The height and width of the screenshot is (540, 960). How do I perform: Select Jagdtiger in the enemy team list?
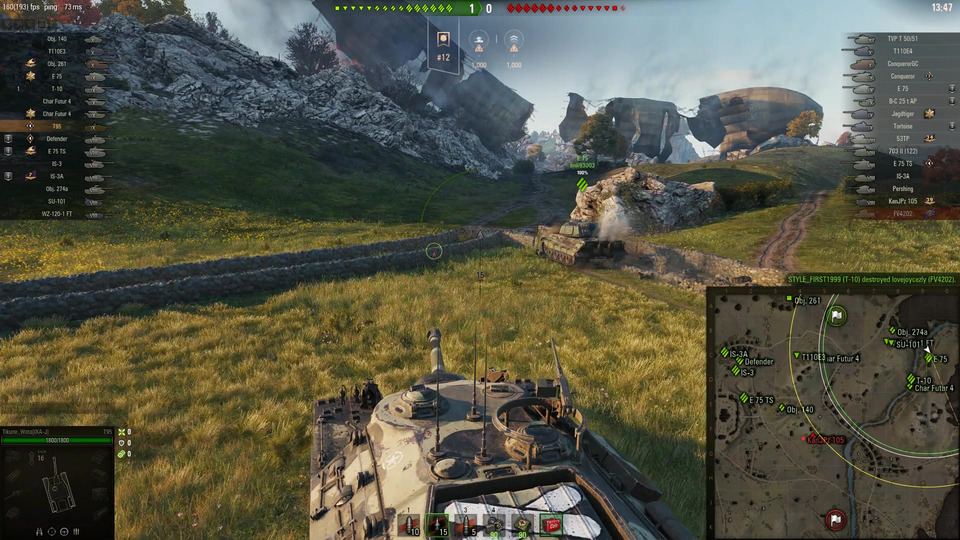(x=902, y=113)
